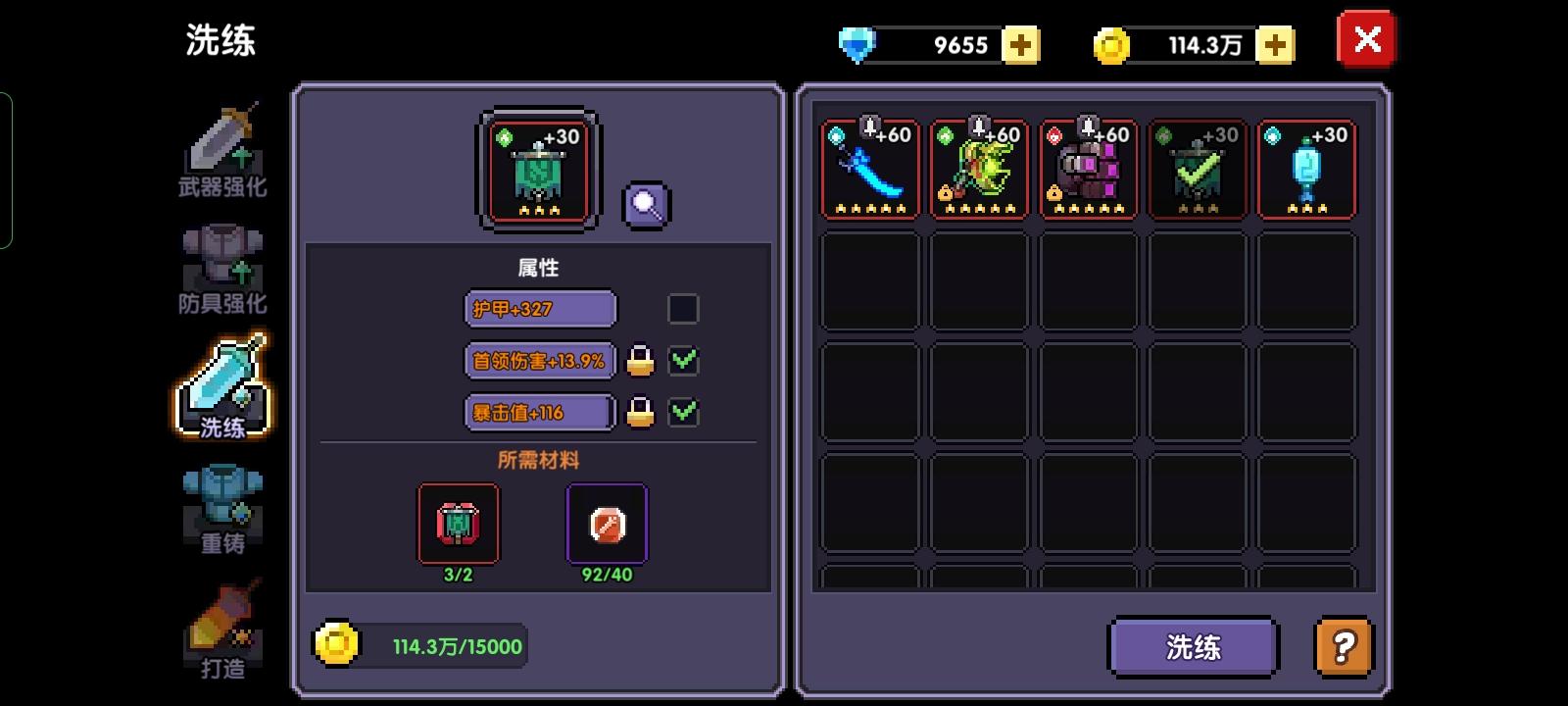Open the 洗练 material icon showing 3/2
The image size is (1568, 706).
[x=459, y=524]
